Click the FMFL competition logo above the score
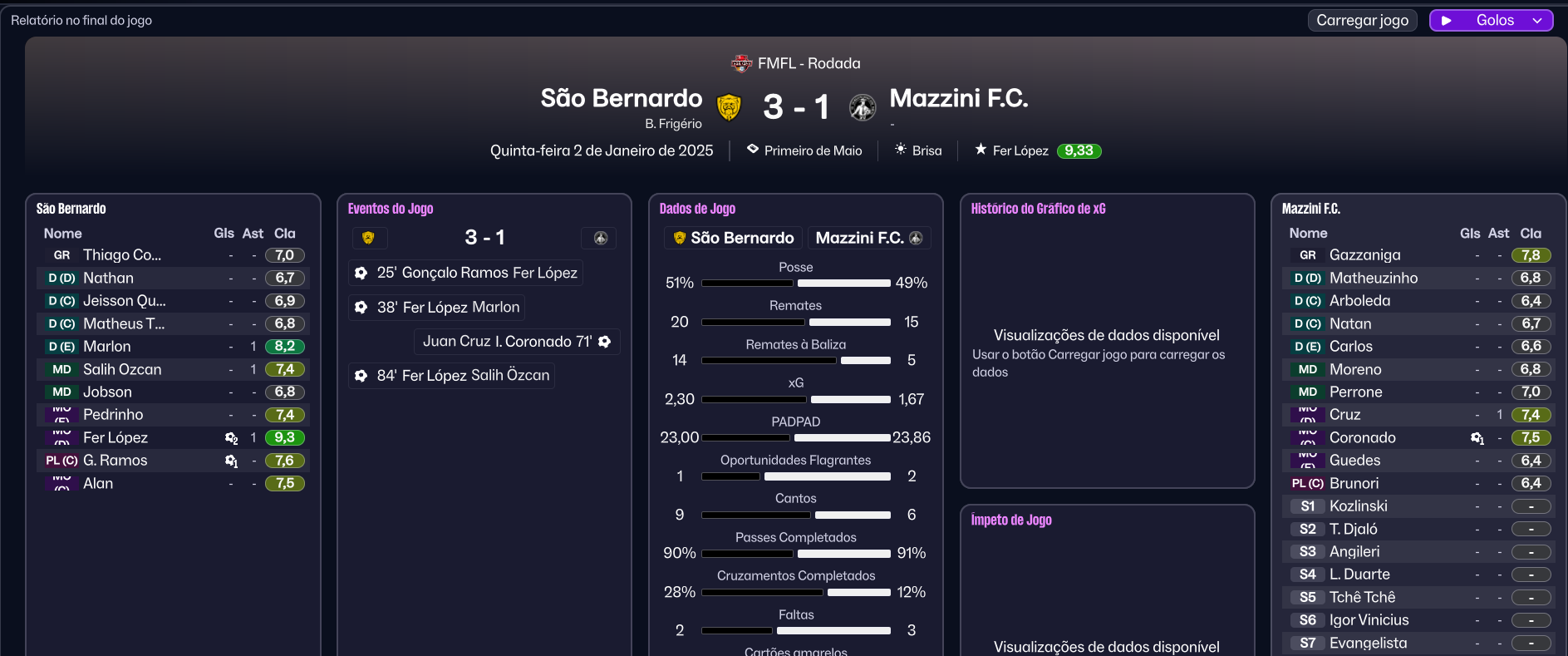The width and height of the screenshot is (1568, 656). point(742,62)
